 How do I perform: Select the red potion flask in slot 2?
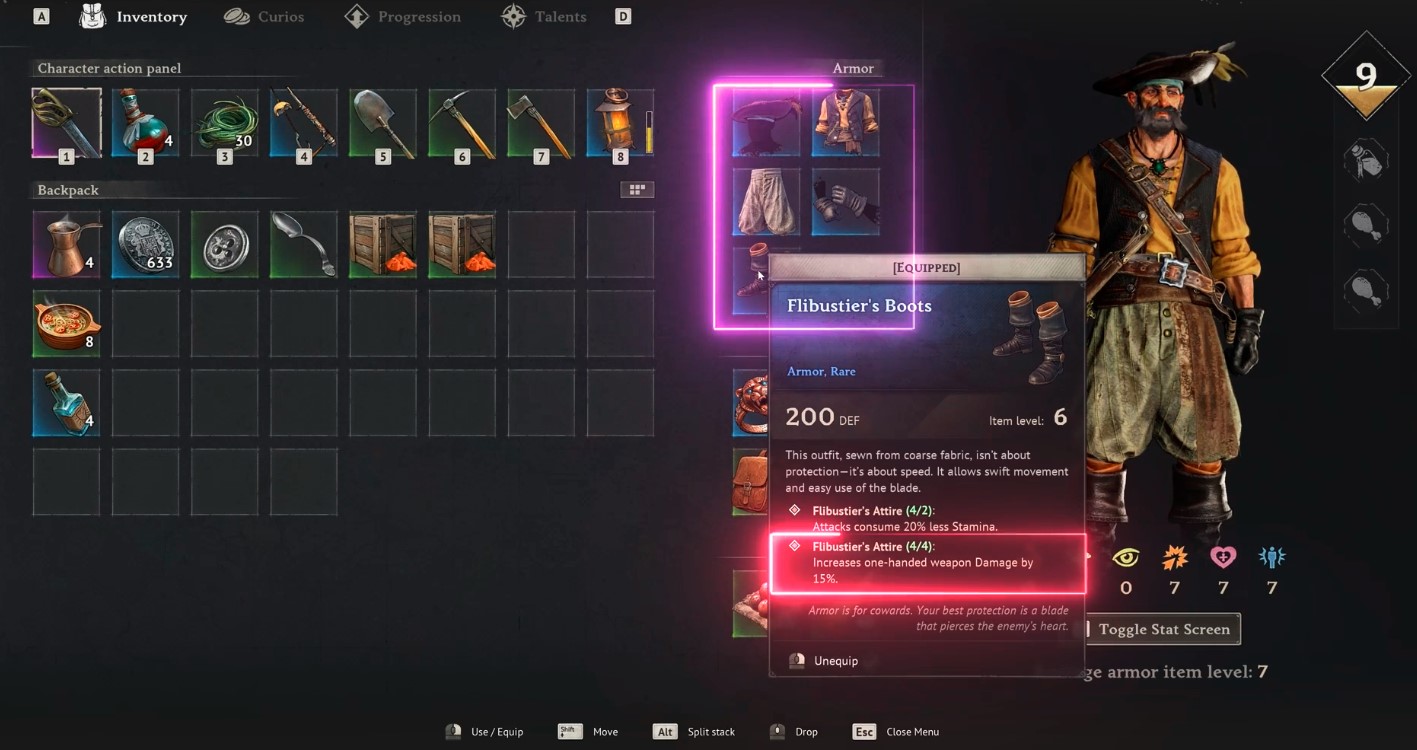pos(145,123)
